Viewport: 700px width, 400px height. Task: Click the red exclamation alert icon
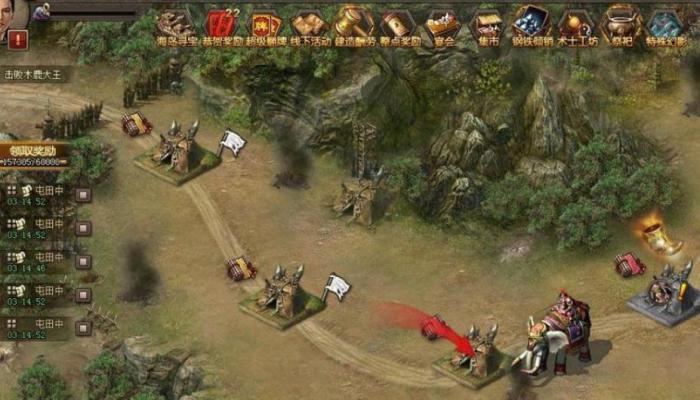coord(19,39)
